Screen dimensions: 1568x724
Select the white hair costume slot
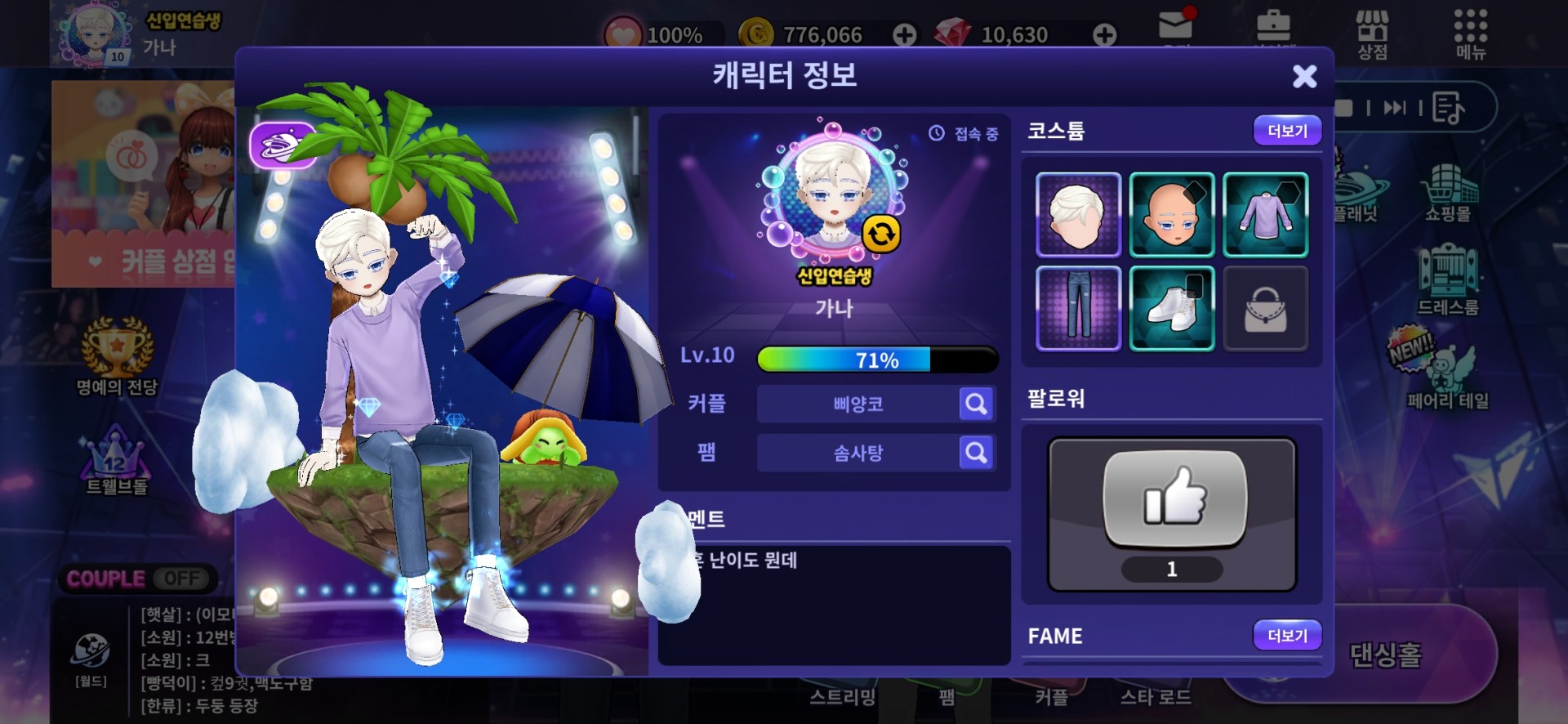pos(1078,215)
